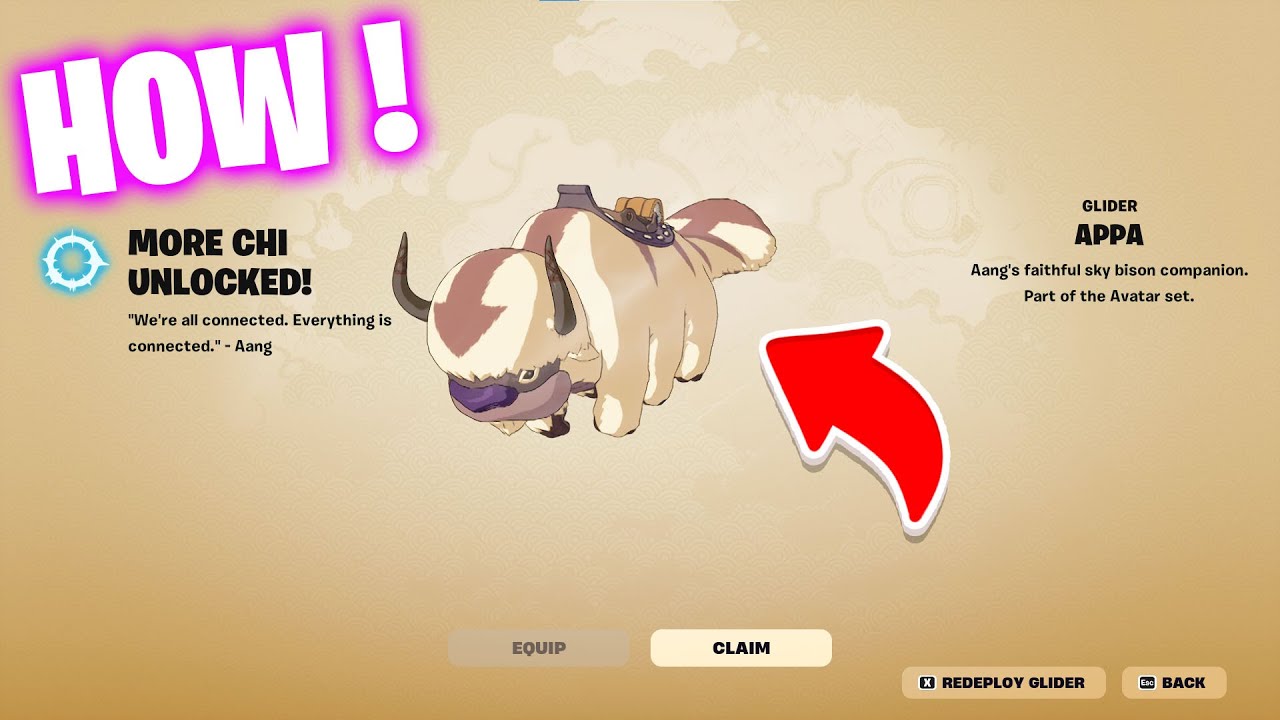
Task: Expand the GLIDER category header
Action: (1110, 206)
